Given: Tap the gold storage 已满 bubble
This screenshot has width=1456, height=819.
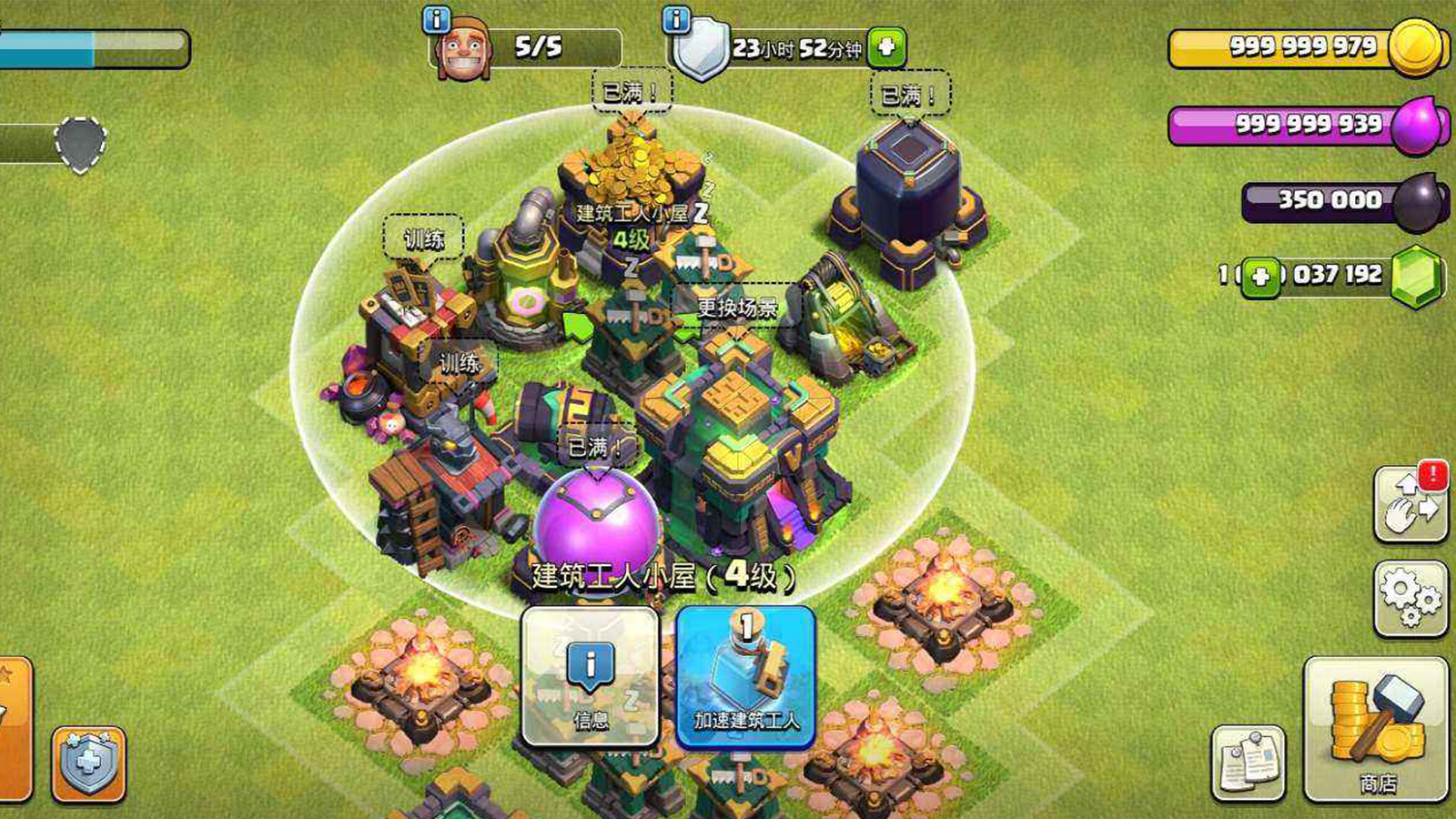Looking at the screenshot, I should tap(632, 92).
